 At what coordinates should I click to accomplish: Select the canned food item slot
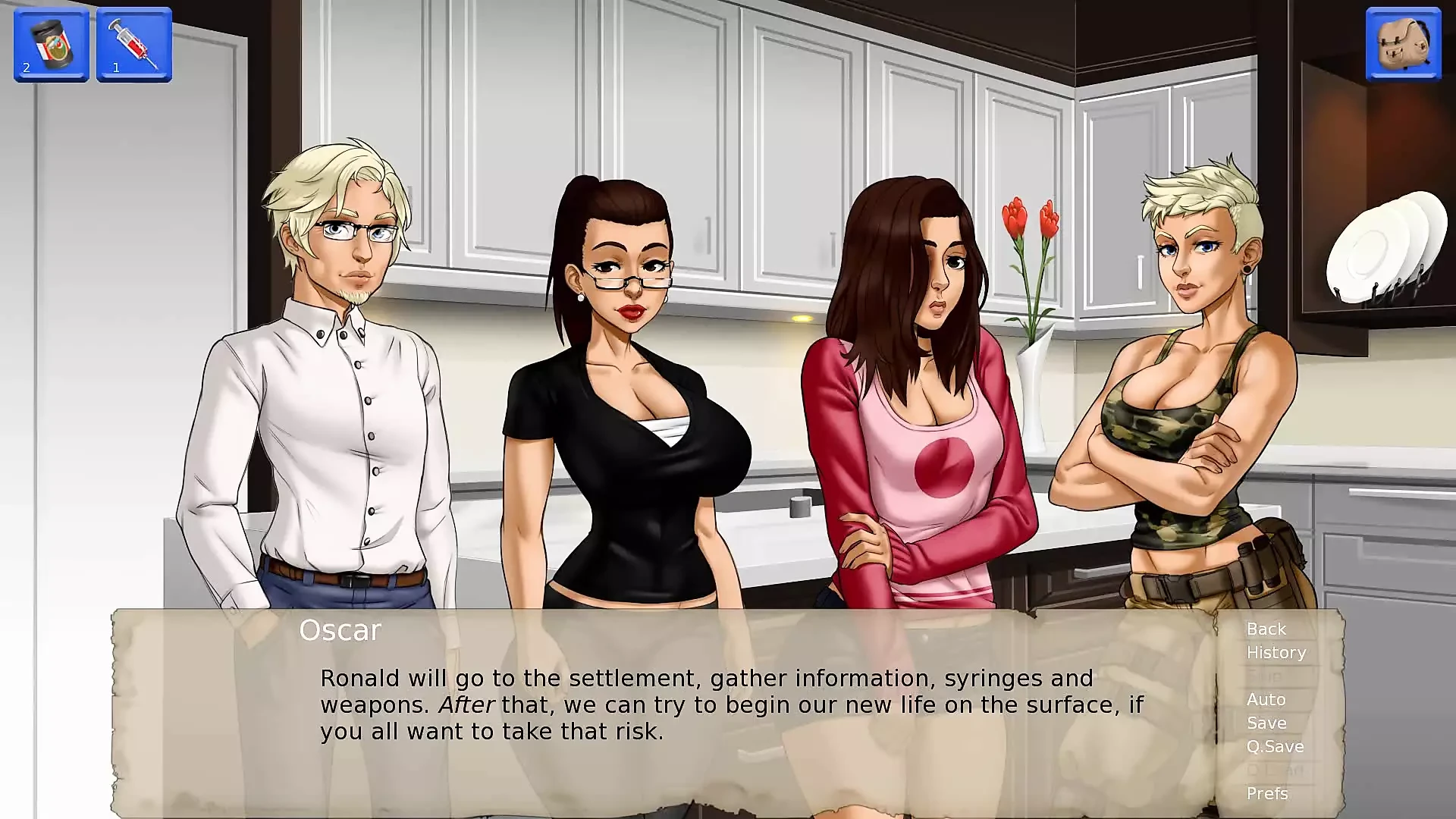coord(52,45)
